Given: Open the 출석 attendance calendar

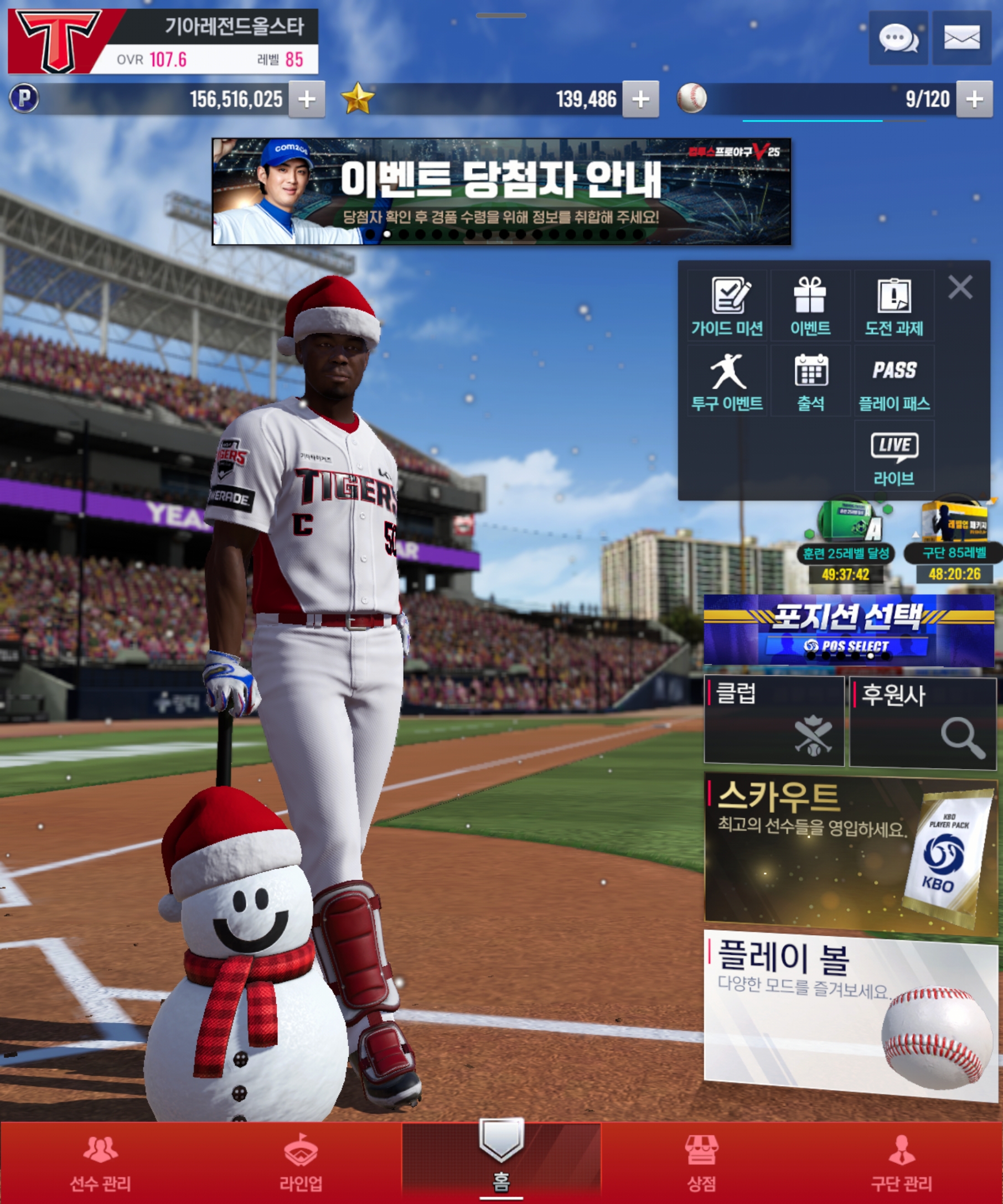Looking at the screenshot, I should pyautogui.click(x=810, y=381).
